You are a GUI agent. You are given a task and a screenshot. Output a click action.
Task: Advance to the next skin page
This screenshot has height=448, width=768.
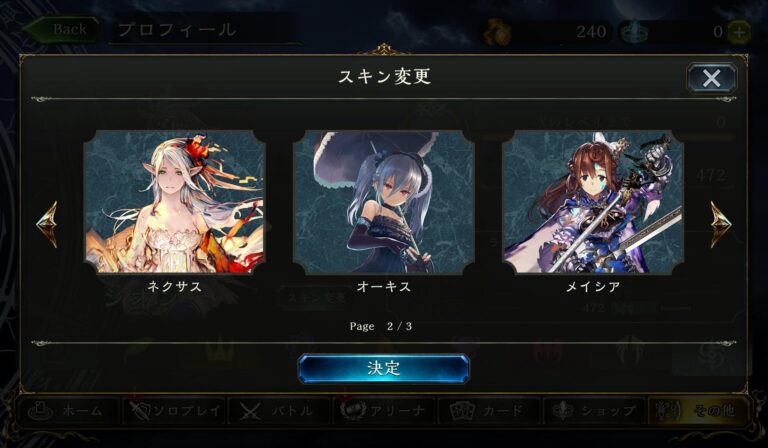tap(721, 224)
